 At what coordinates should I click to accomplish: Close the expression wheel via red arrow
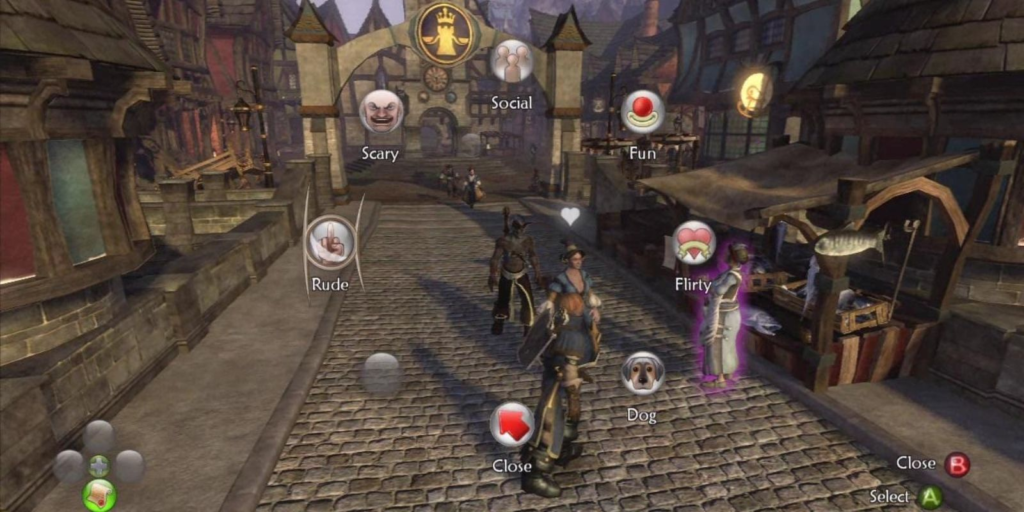point(511,424)
